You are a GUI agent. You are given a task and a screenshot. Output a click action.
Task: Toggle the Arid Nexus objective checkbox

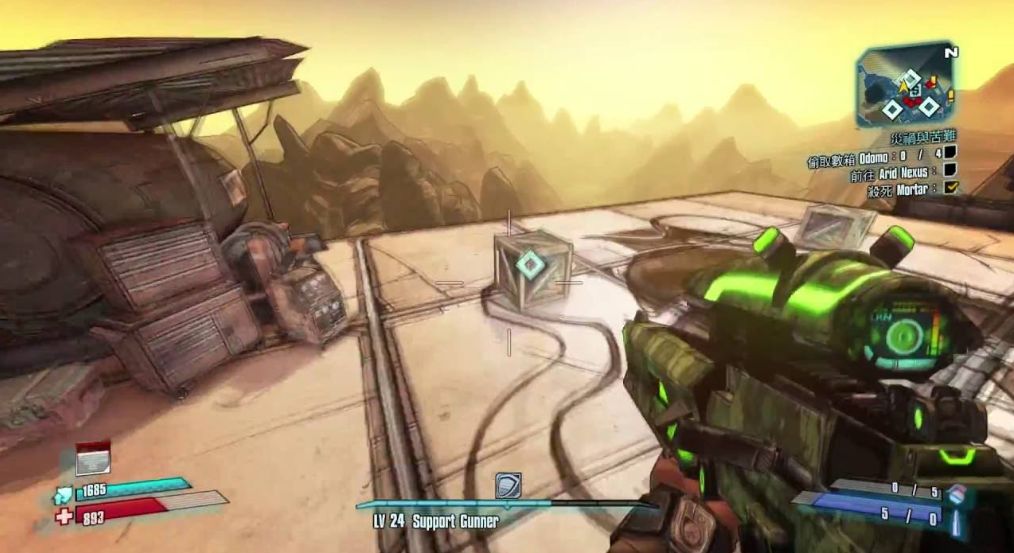(x=950, y=170)
